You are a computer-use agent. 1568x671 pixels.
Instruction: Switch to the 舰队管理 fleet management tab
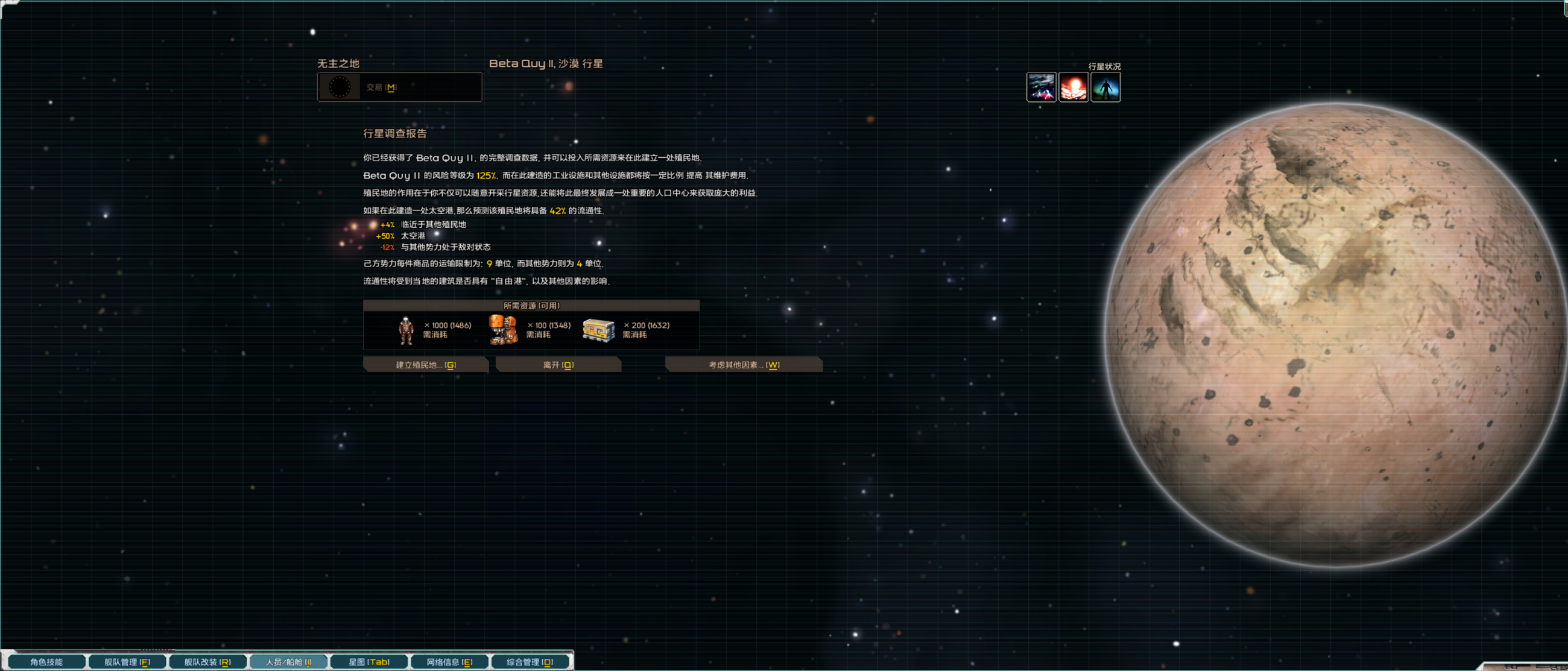coord(127,661)
